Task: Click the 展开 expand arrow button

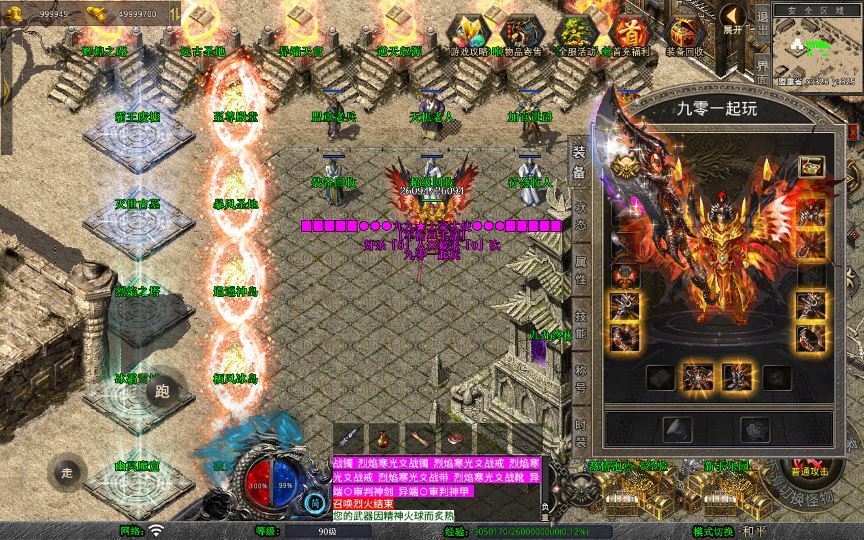Action: [x=733, y=19]
